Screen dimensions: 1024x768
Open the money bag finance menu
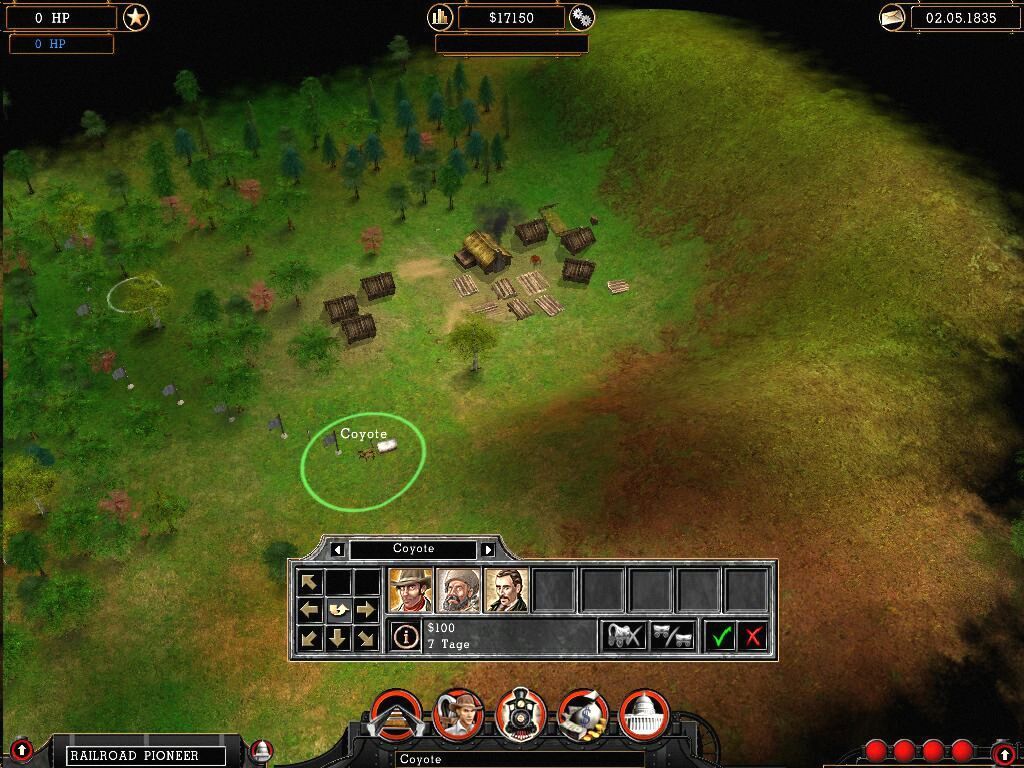[x=583, y=714]
